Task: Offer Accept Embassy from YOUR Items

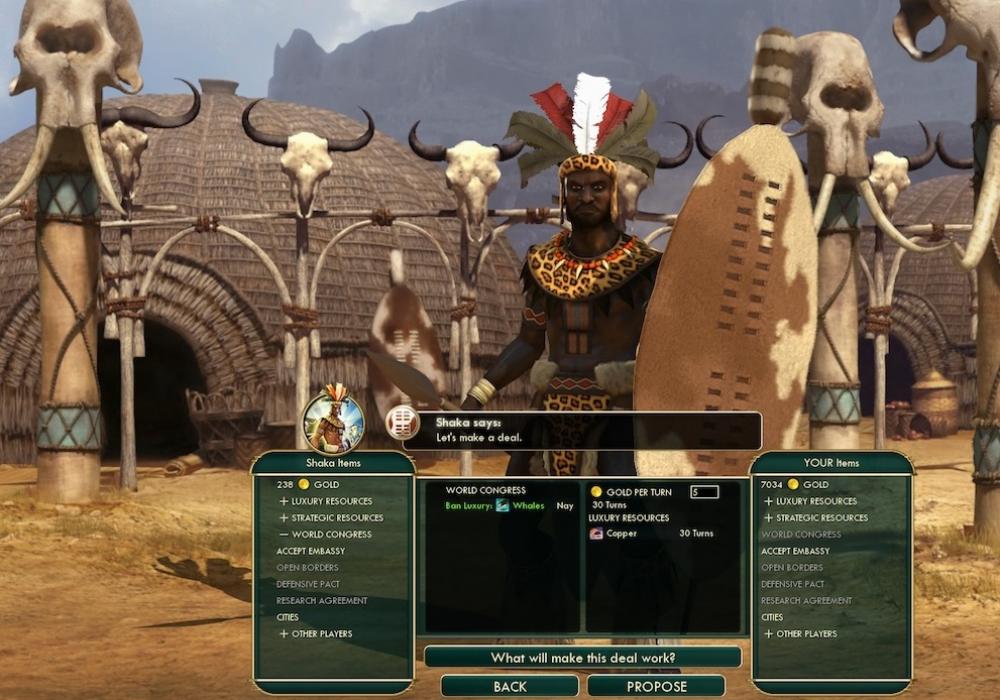Action: coord(795,551)
